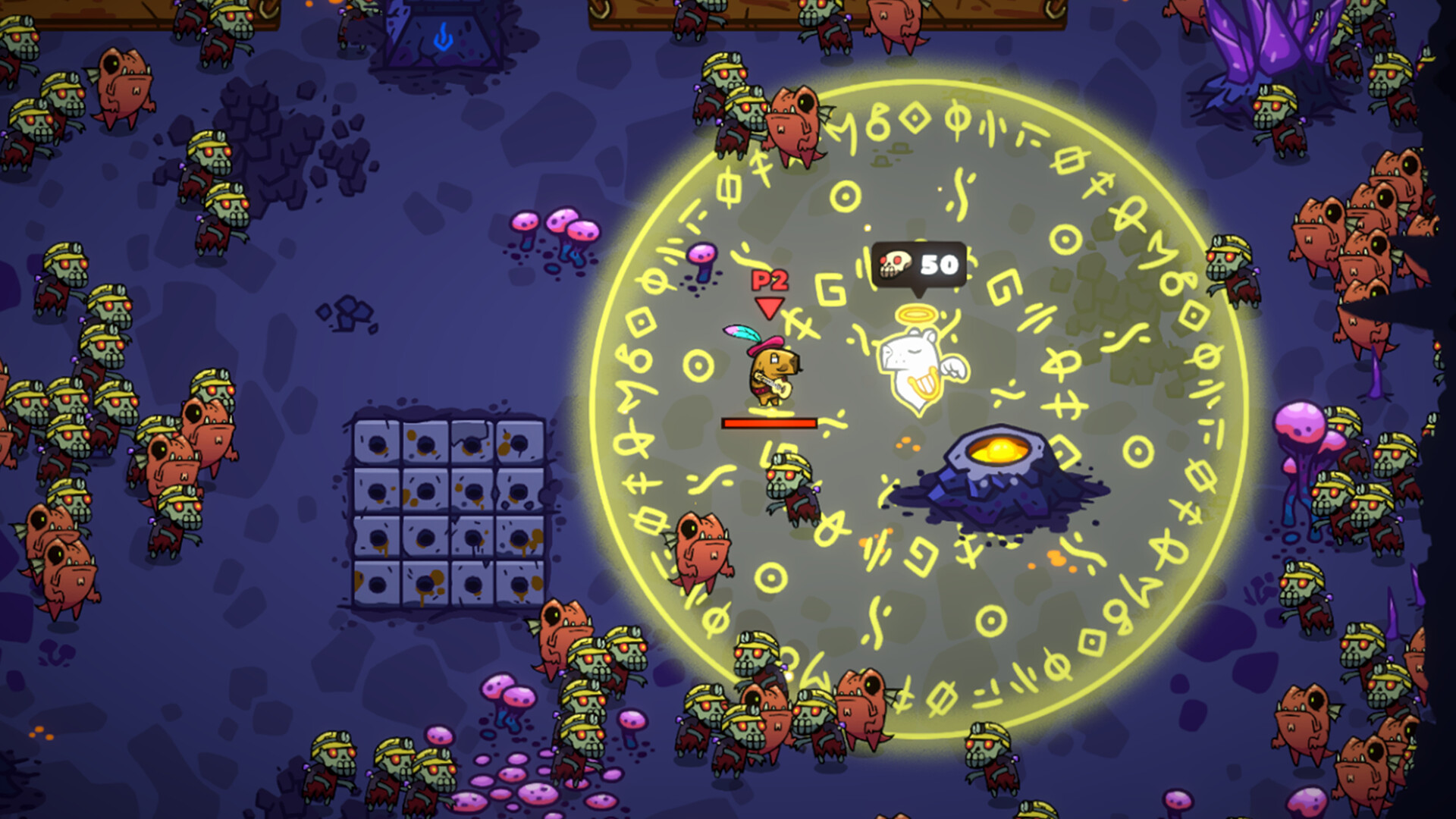
Task: Select the stone tile grid structure
Action: [444, 504]
